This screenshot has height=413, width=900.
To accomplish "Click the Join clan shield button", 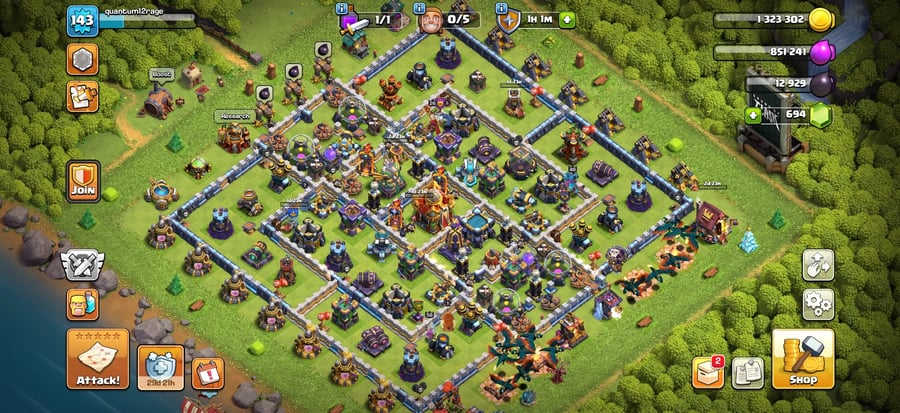I will point(82,181).
